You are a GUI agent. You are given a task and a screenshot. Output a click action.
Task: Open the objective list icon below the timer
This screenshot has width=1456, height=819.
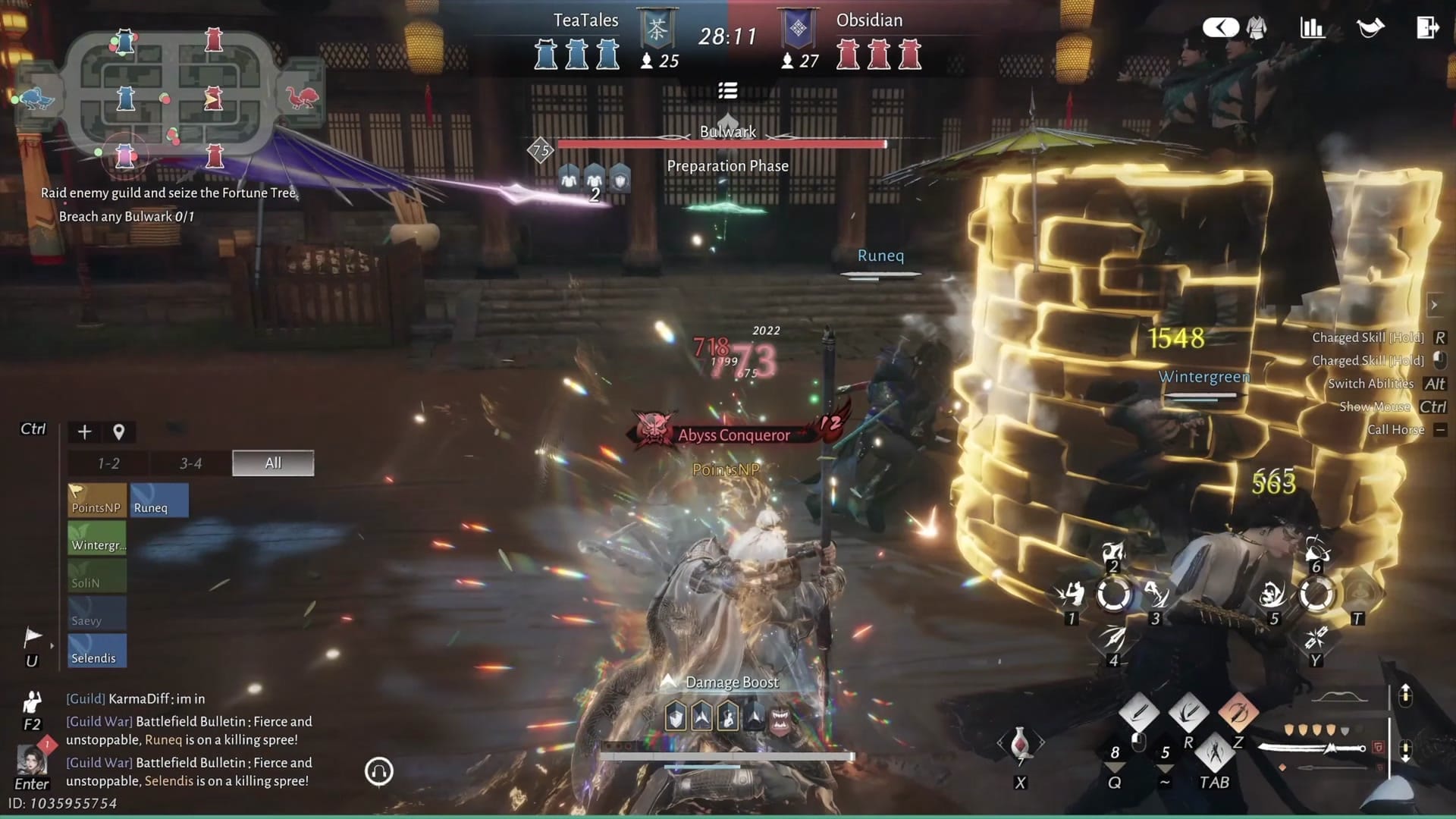728,90
